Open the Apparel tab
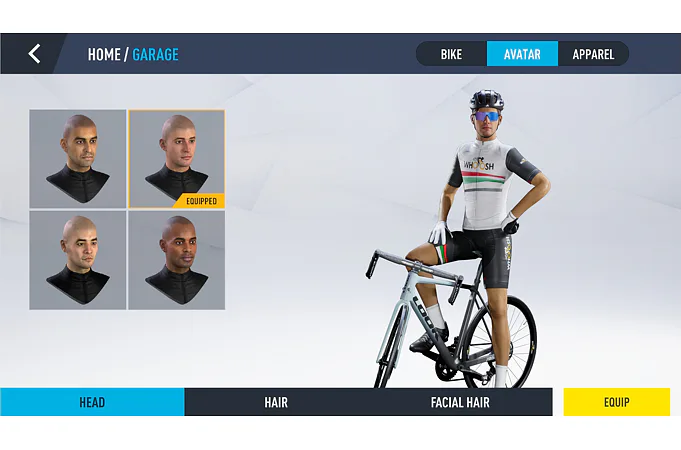The height and width of the screenshot is (450, 681). pos(593,54)
